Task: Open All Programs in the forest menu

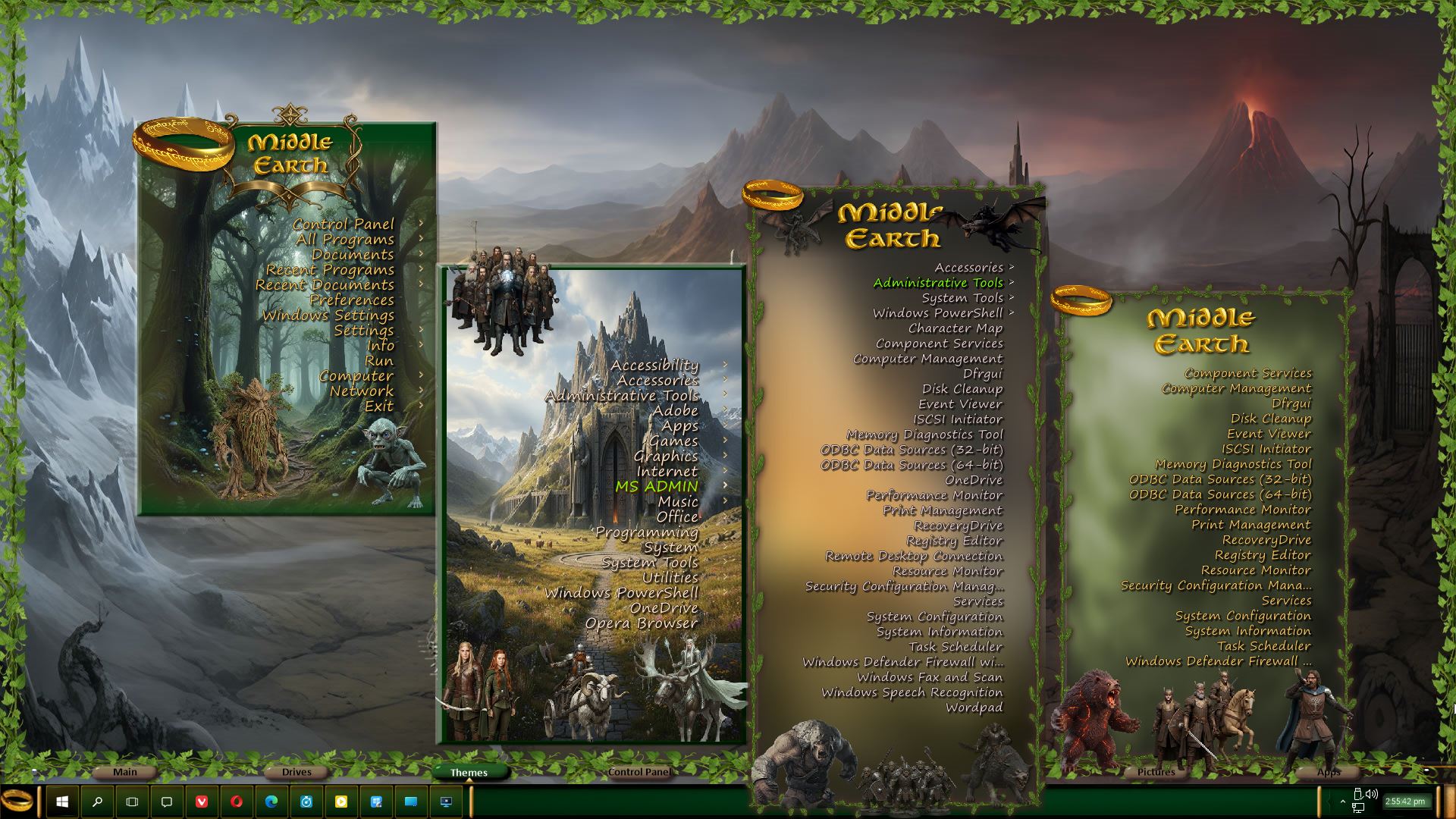Action: click(x=345, y=240)
